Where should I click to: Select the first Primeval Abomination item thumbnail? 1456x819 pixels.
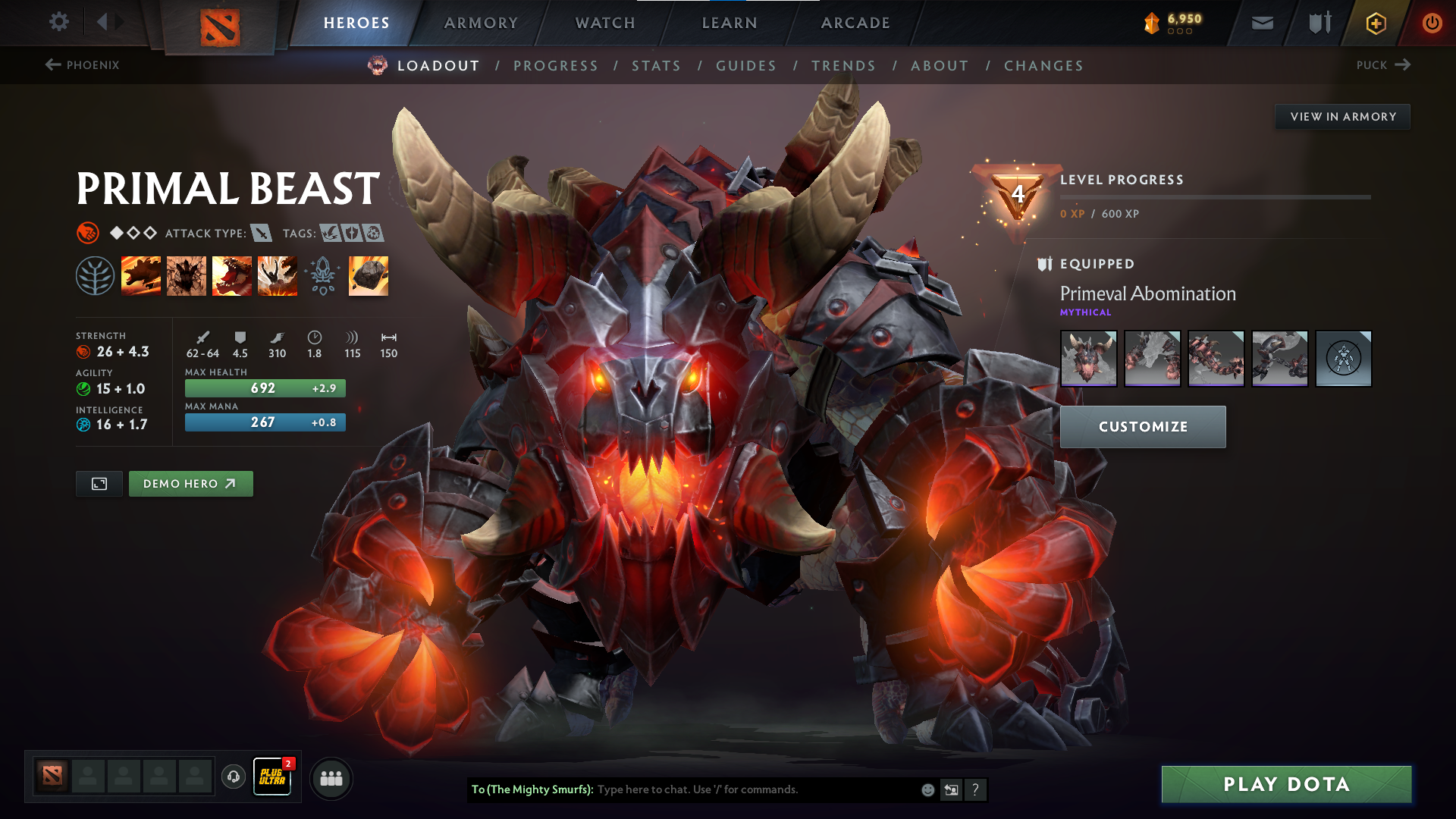click(1090, 359)
